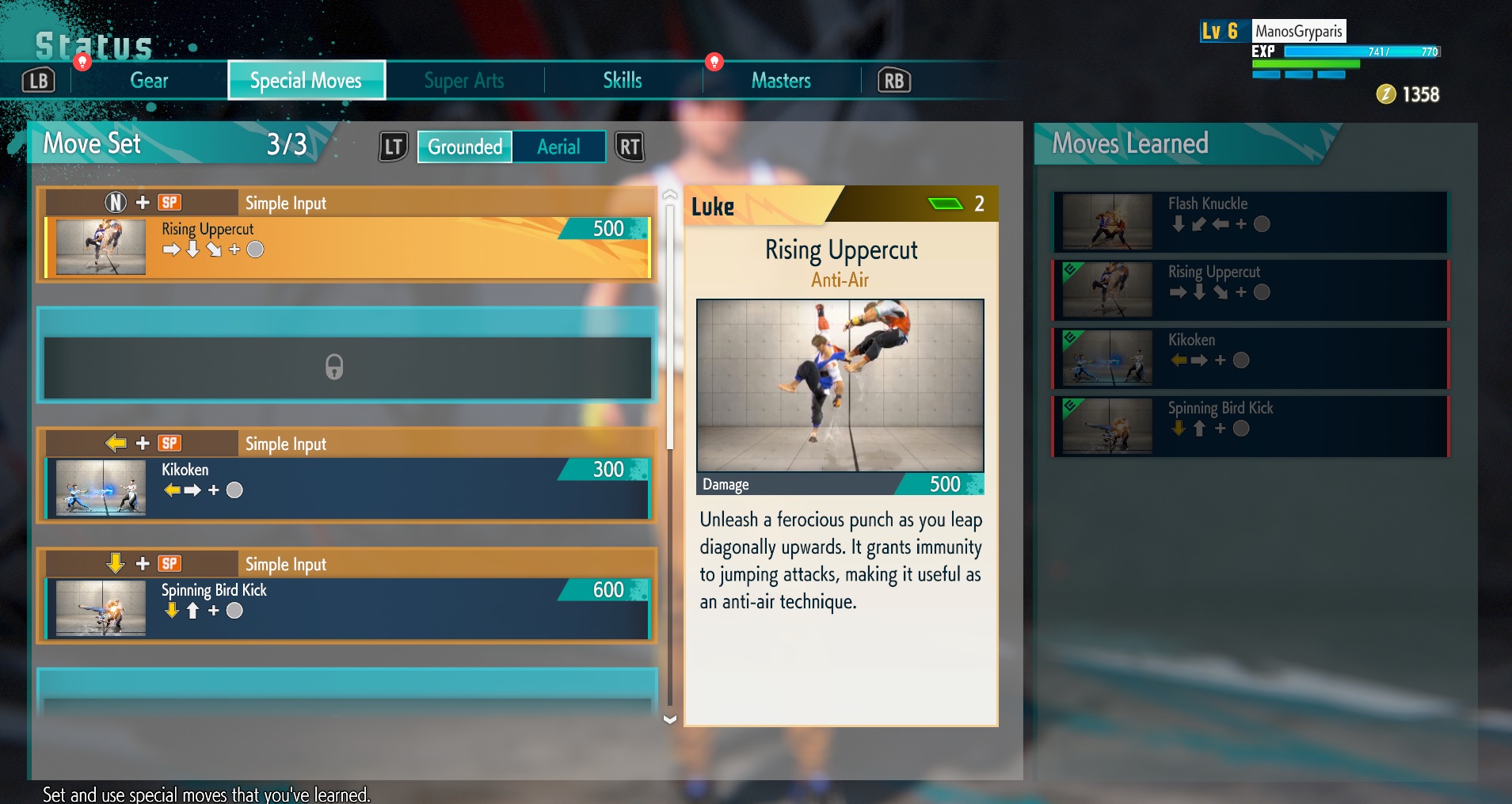Switch to the Super Arts tab
Screen dimensions: 1512x804
click(x=464, y=81)
